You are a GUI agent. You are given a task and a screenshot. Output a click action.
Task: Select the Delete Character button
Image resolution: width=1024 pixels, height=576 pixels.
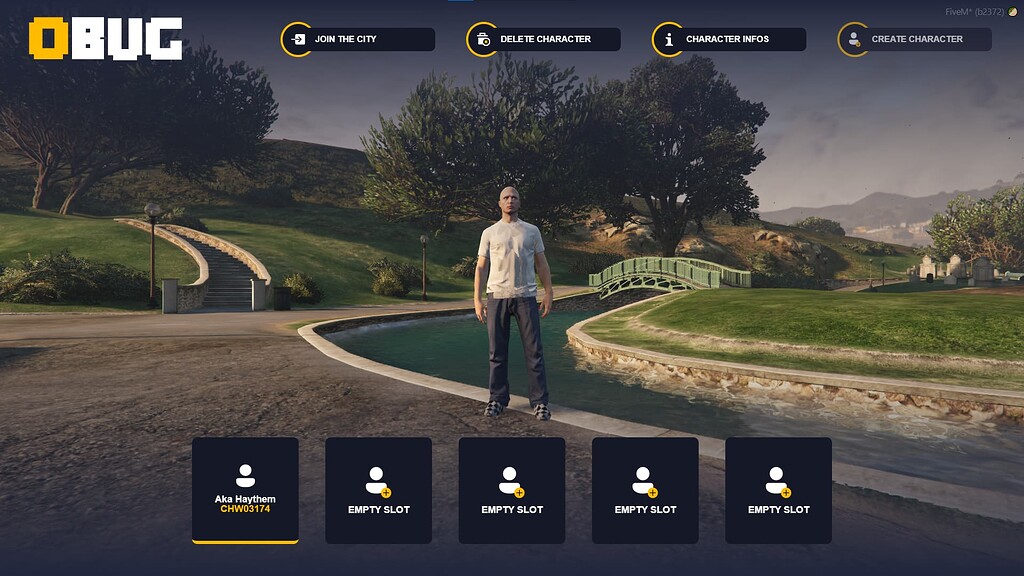click(544, 39)
